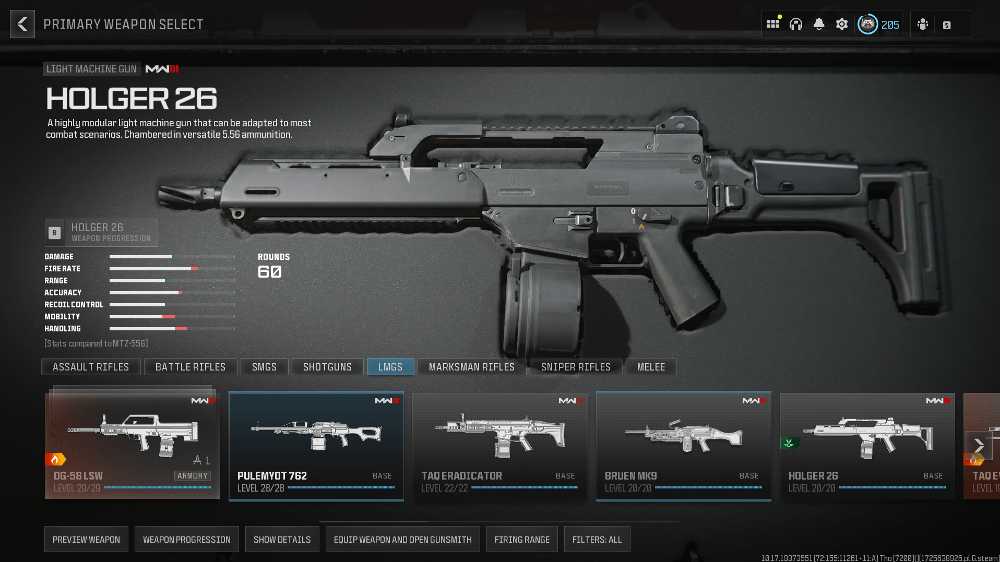Open the Filters: All option
The image size is (1000, 562).
[x=597, y=540]
